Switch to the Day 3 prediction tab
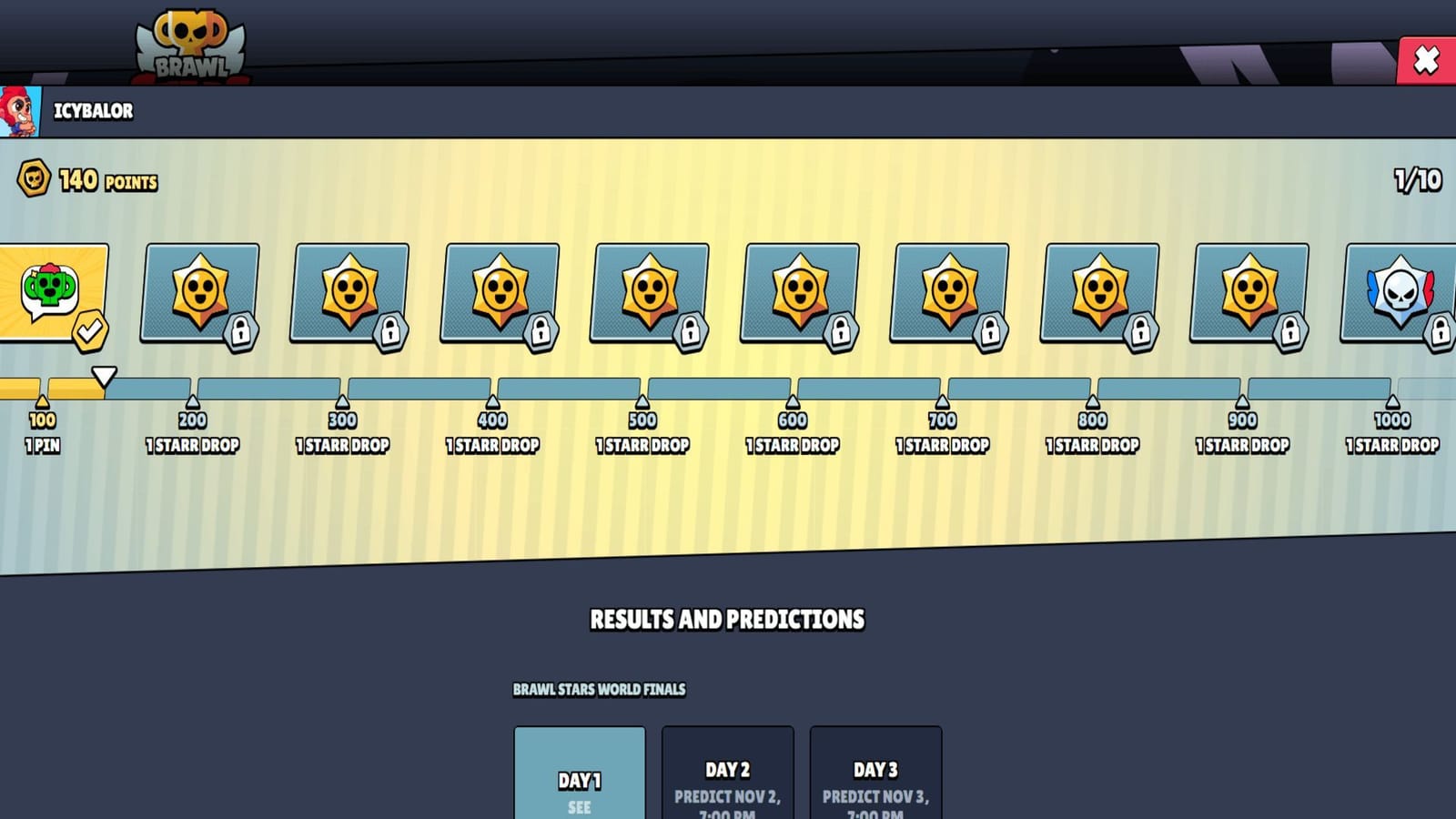Screen dimensions: 1456x819 (x=875, y=773)
